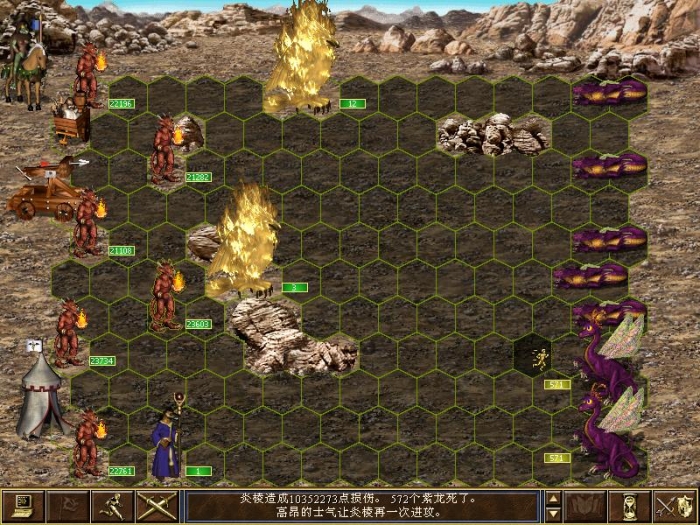The image size is (700, 525).
Task: Open the spellbook to cast a spell
Action: coord(586,505)
